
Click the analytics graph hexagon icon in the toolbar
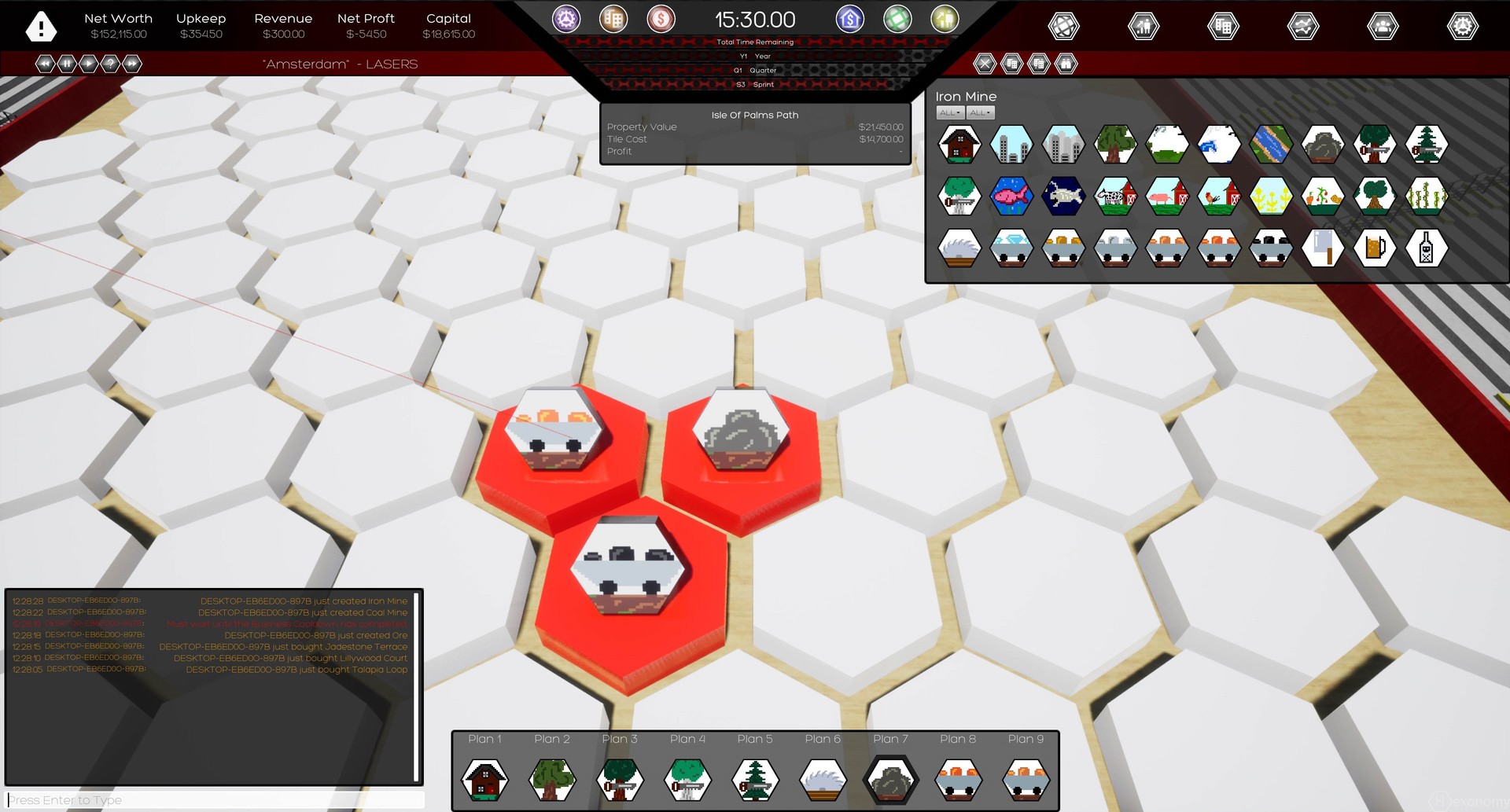pos(1302,26)
